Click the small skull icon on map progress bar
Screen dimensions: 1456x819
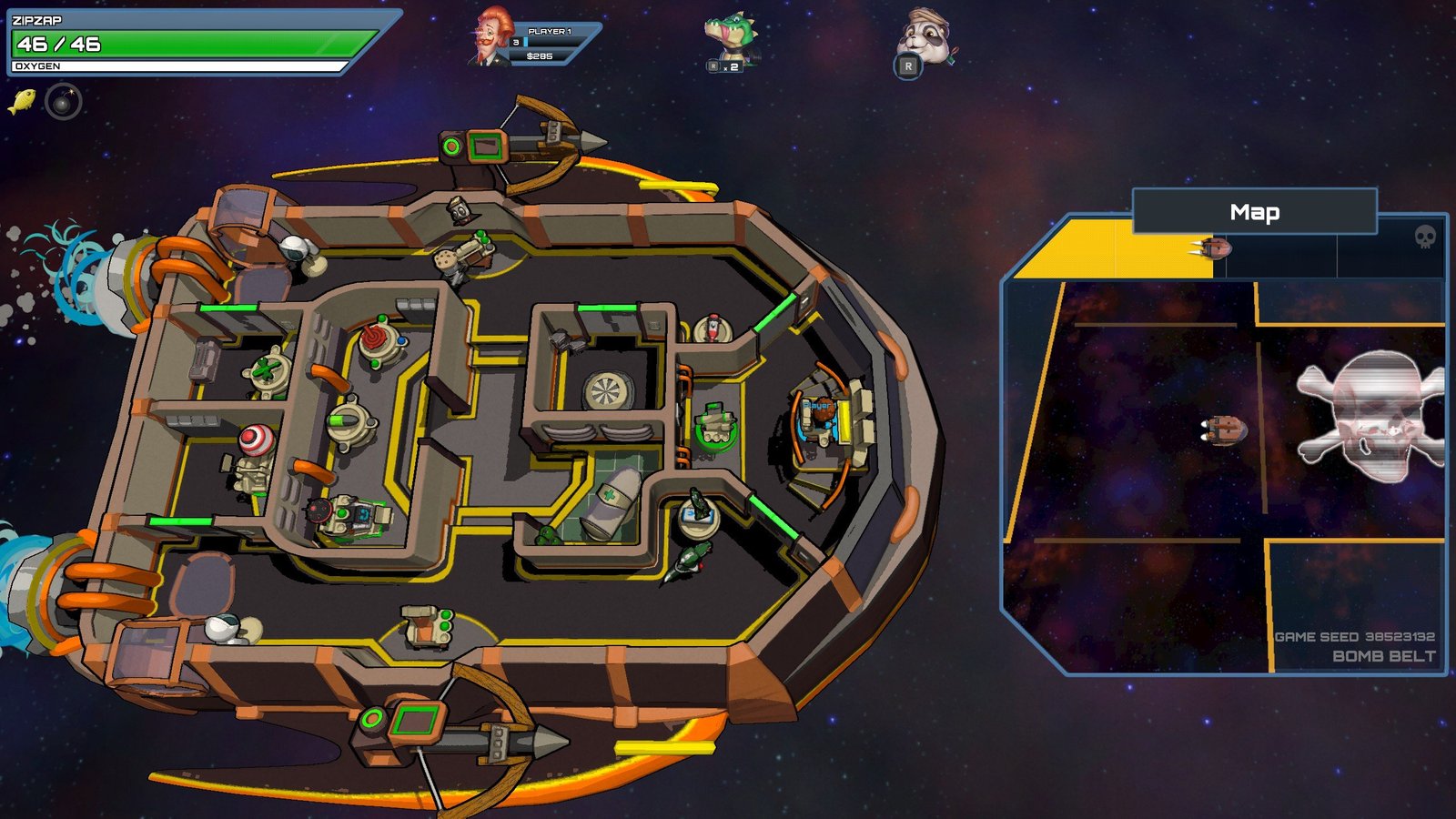click(x=1425, y=238)
